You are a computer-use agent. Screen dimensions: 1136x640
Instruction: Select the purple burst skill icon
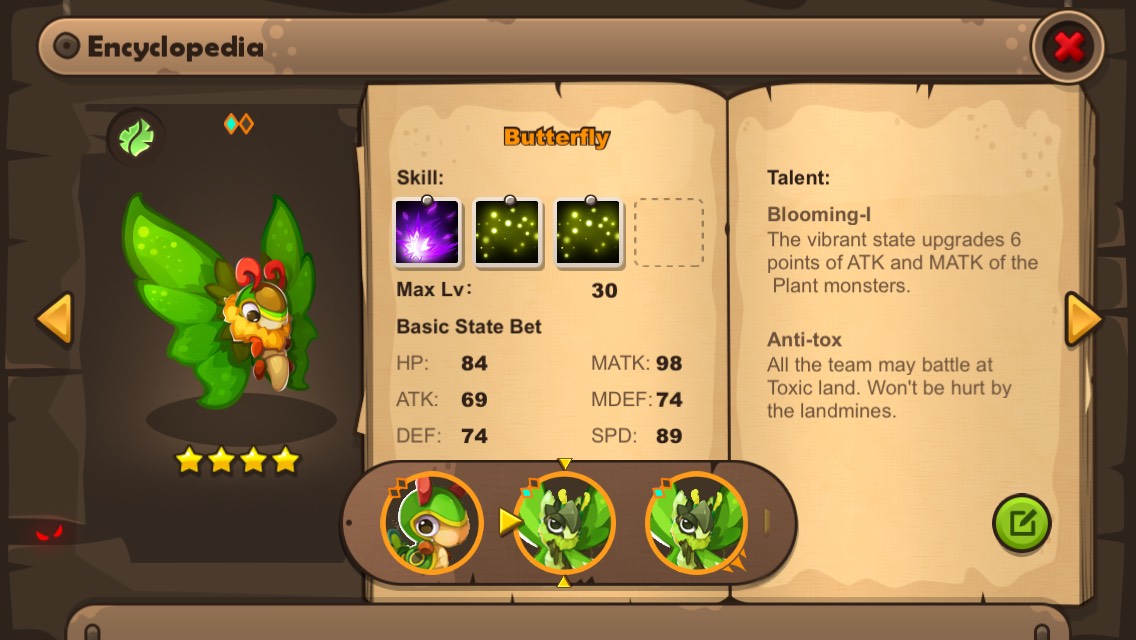427,232
